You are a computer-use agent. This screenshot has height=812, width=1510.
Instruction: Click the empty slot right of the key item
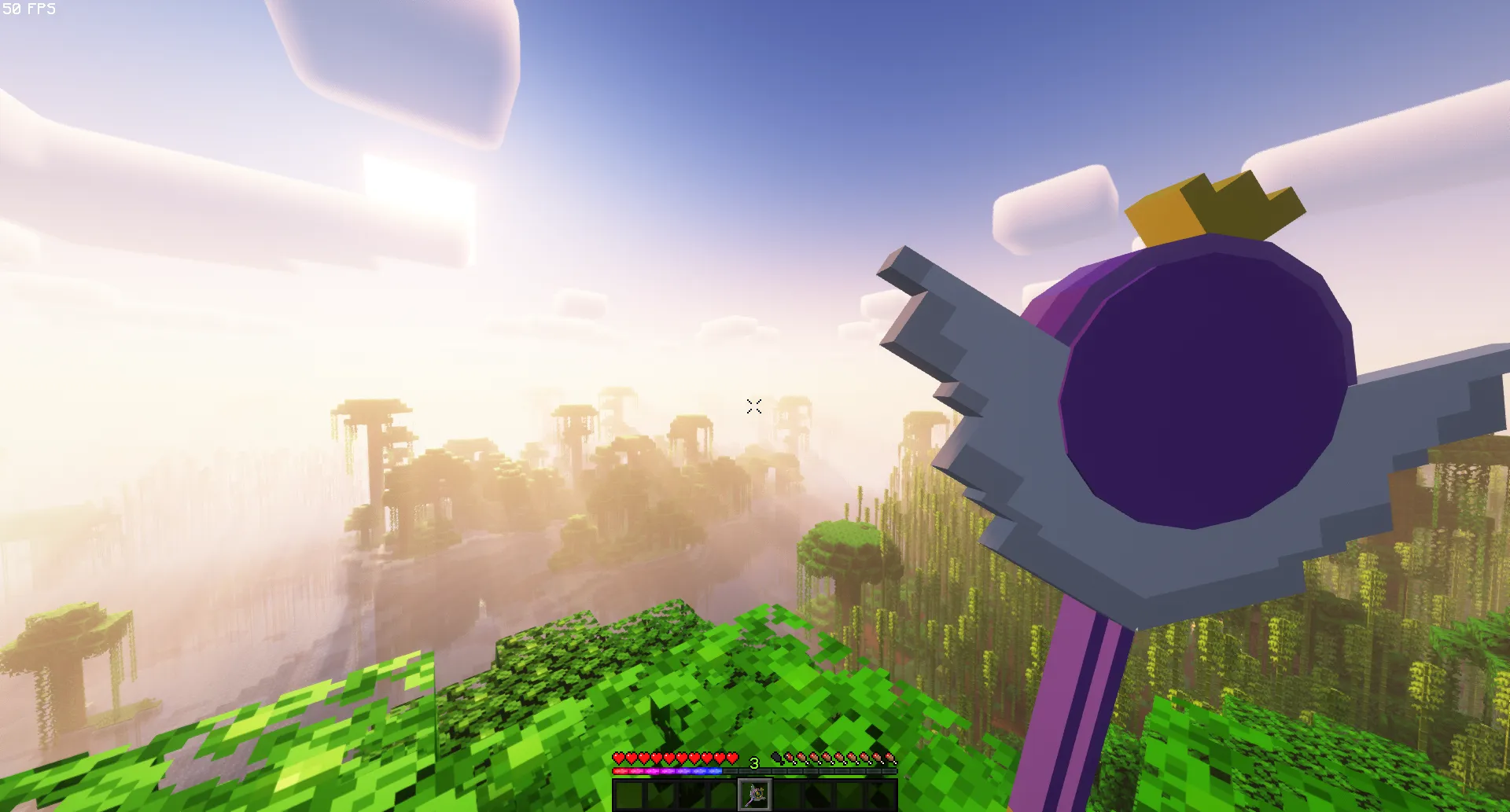point(788,794)
